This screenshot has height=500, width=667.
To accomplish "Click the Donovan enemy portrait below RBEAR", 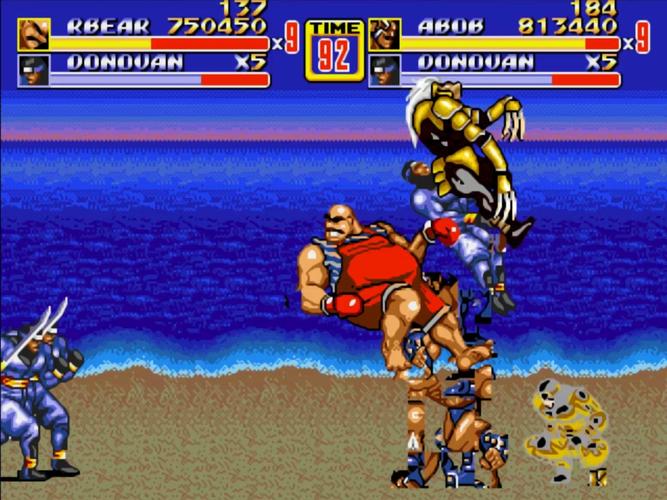I will pos(33,70).
